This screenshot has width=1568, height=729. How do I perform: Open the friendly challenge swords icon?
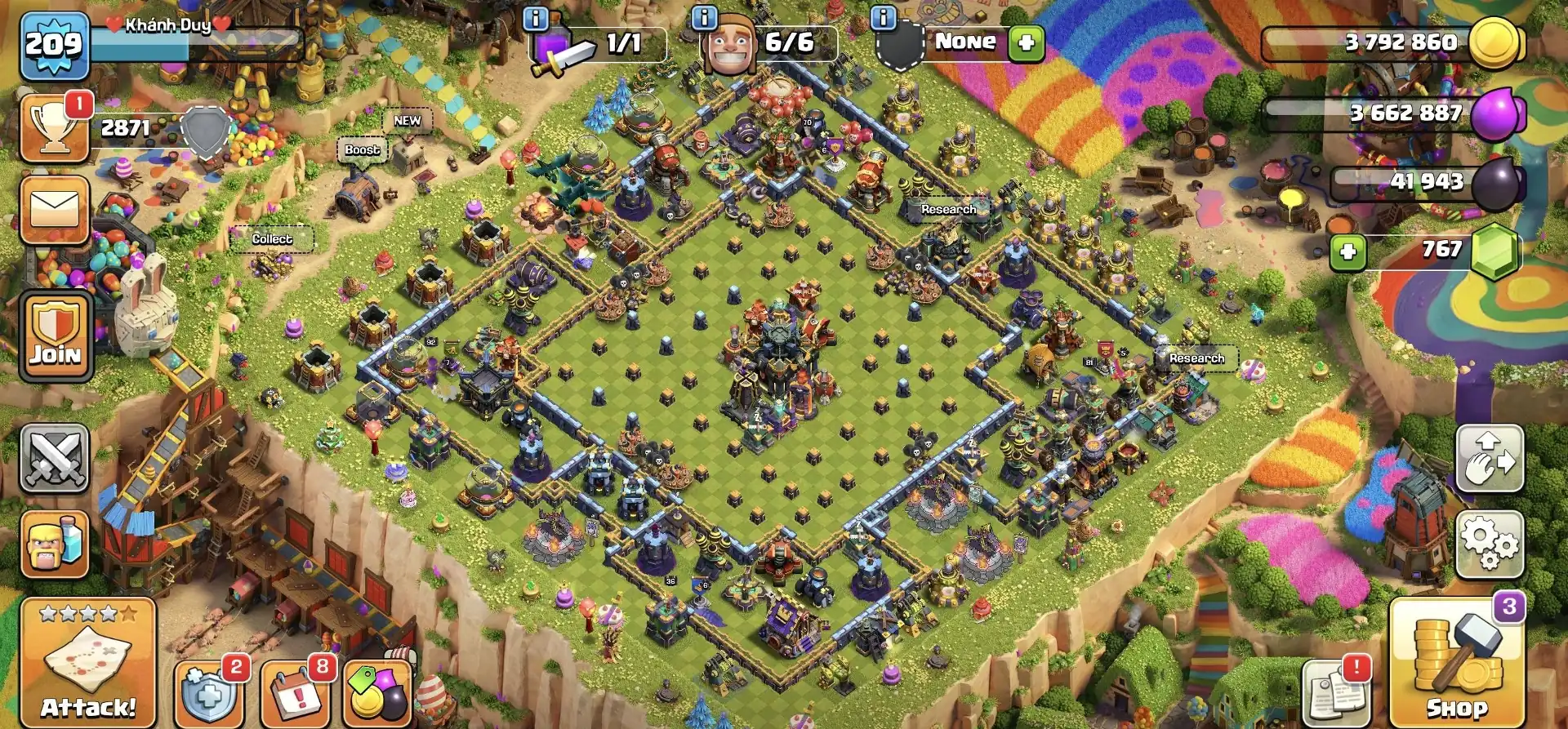52,458
